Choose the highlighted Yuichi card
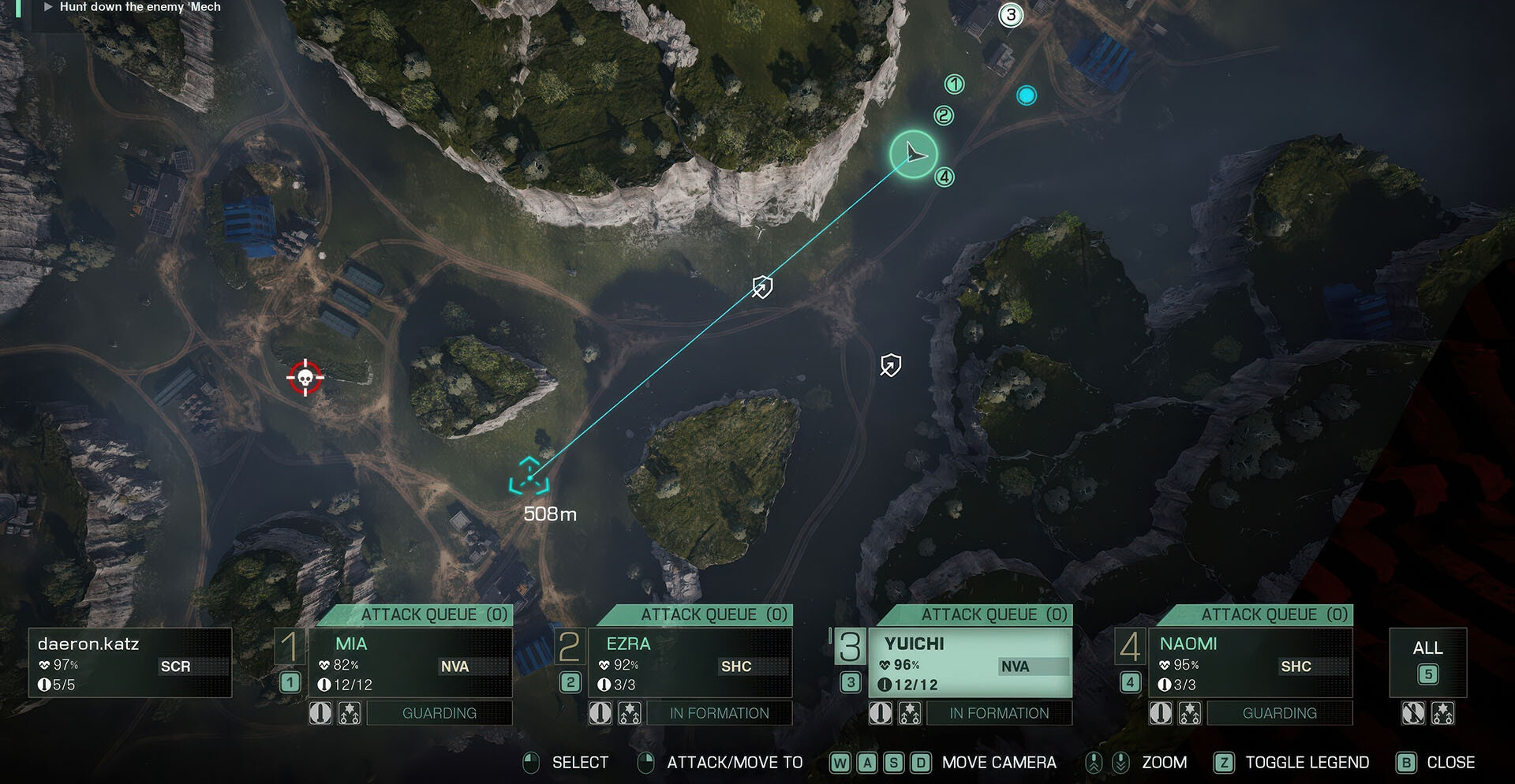 pyautogui.click(x=970, y=663)
